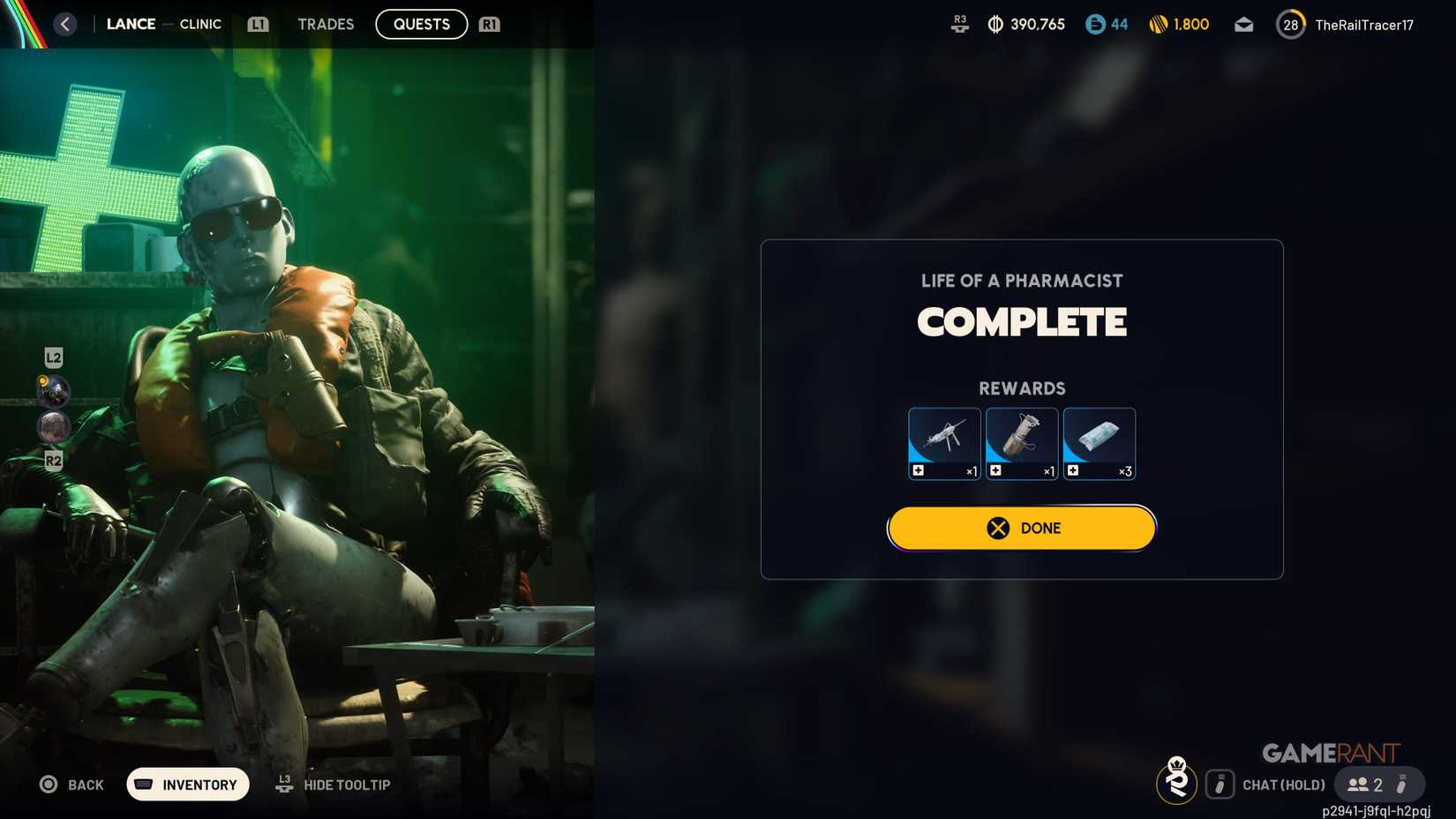Click the grenade reward icon
Image resolution: width=1456 pixels, height=819 pixels.
coord(1021,443)
